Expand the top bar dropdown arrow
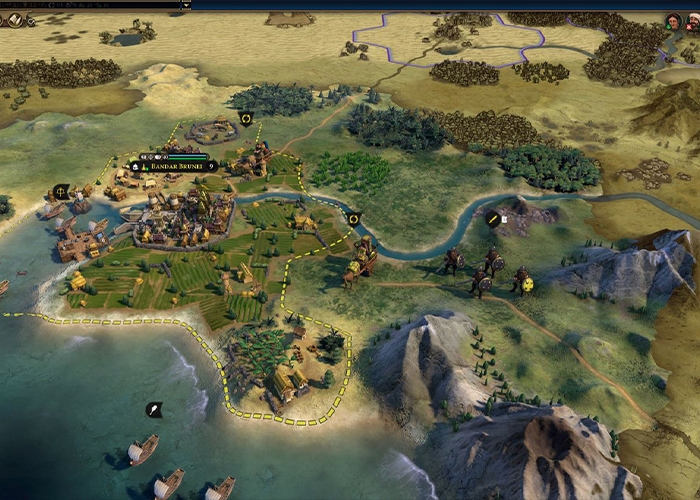The height and width of the screenshot is (500, 700). 185,4
